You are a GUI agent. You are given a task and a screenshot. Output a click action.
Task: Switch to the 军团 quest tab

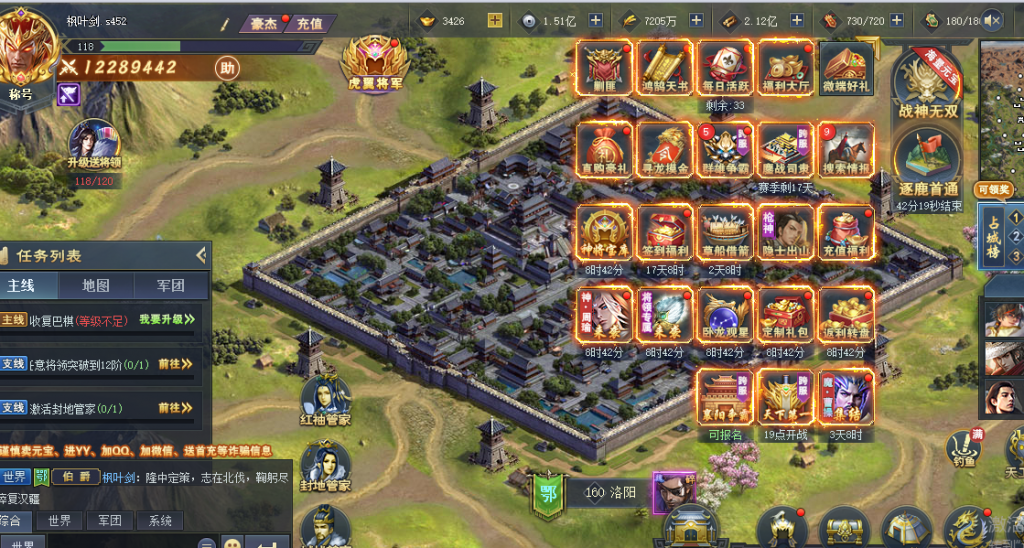171,286
